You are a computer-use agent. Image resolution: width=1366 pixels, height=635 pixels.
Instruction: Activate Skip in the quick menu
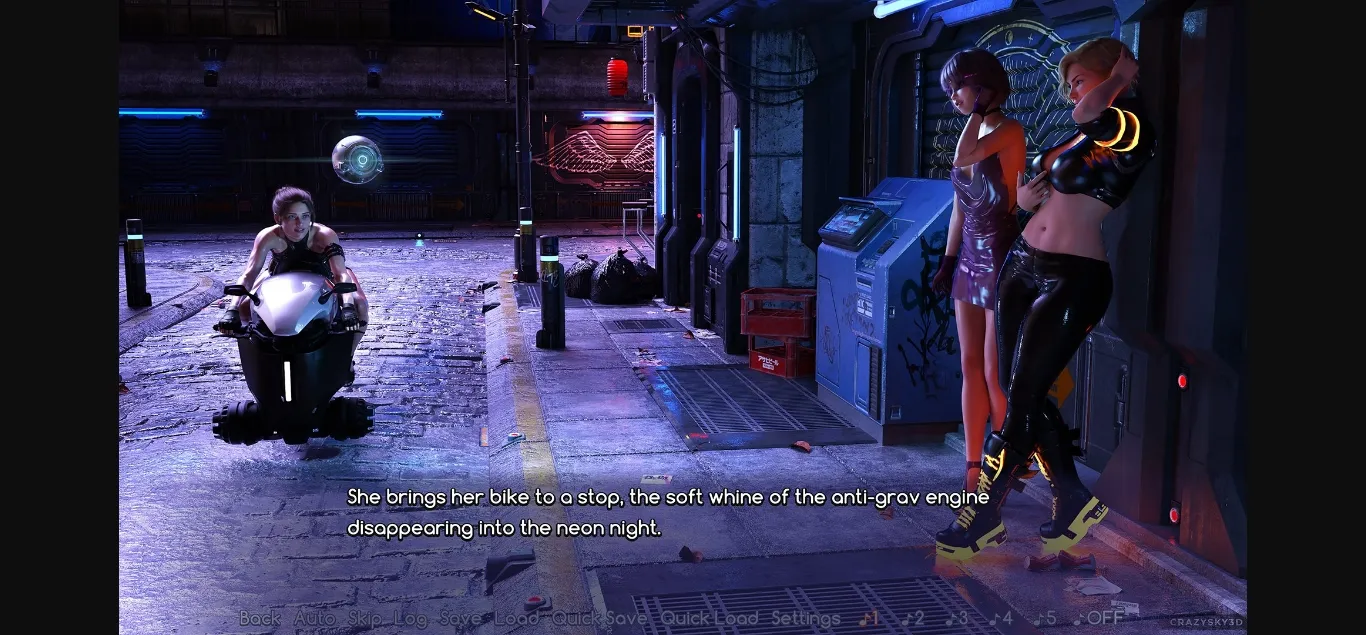pyautogui.click(x=365, y=619)
